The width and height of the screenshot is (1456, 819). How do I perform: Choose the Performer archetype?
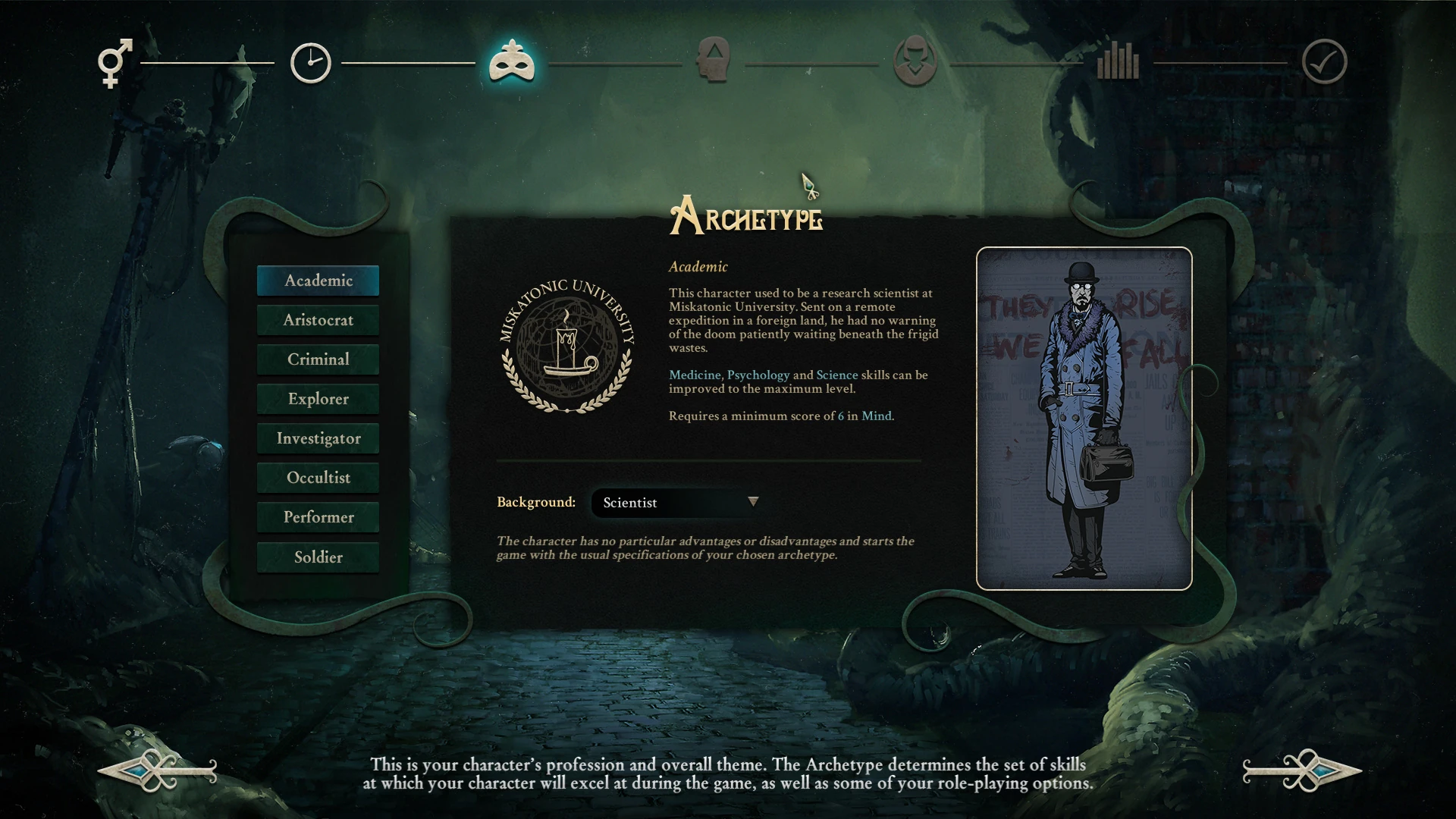coord(318,517)
